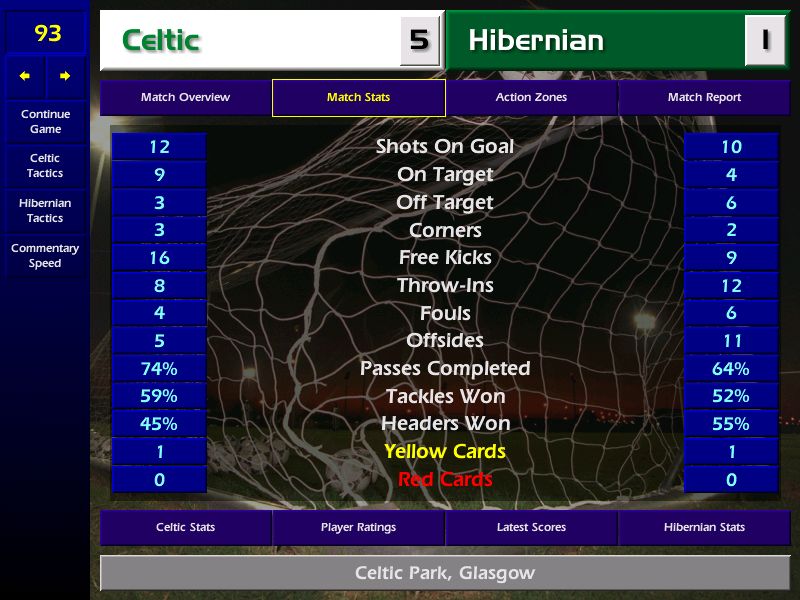Click the left arrow navigation button
The width and height of the screenshot is (800, 600).
(25, 76)
